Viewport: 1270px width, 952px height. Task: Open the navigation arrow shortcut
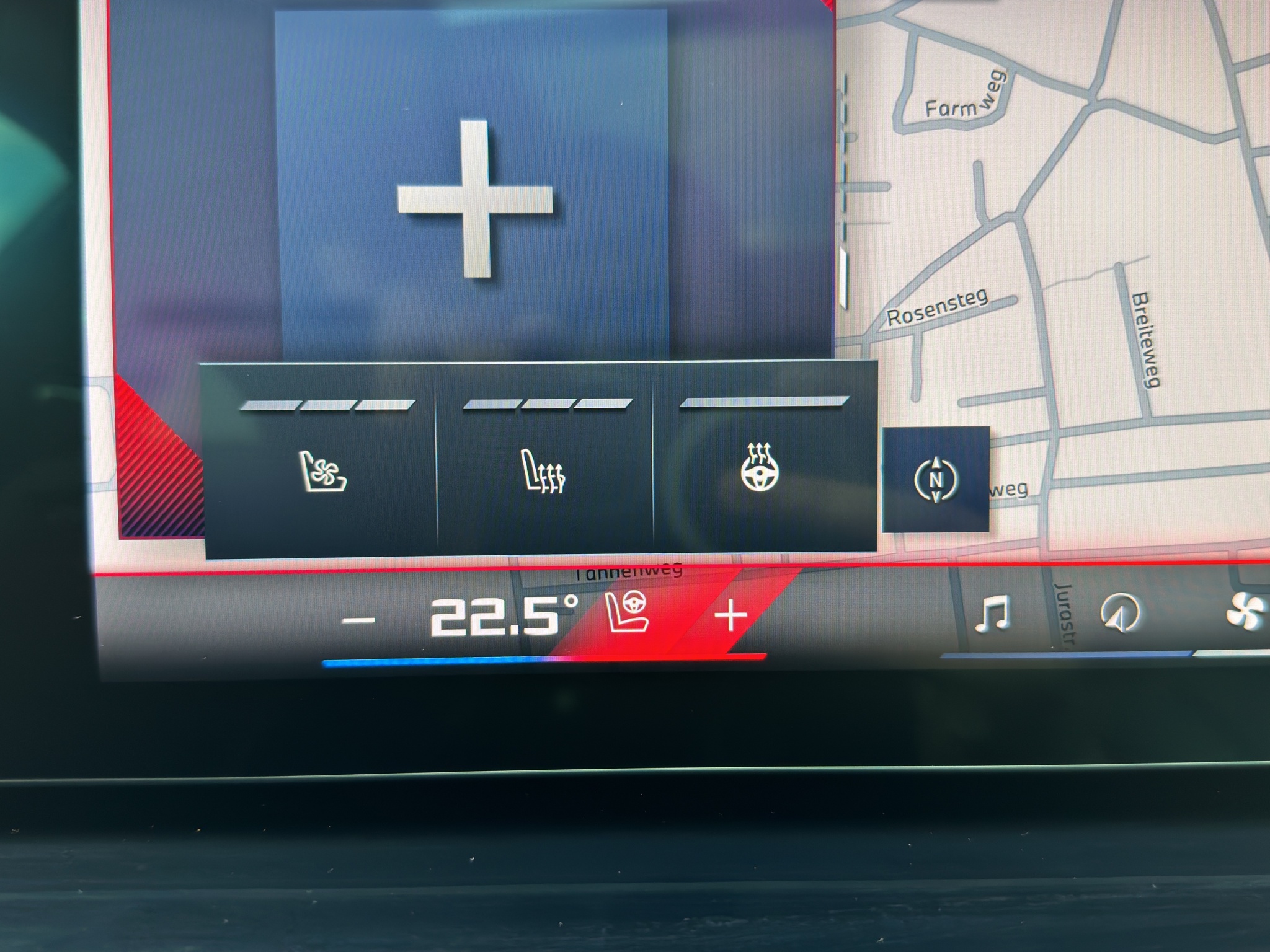coord(1119,613)
